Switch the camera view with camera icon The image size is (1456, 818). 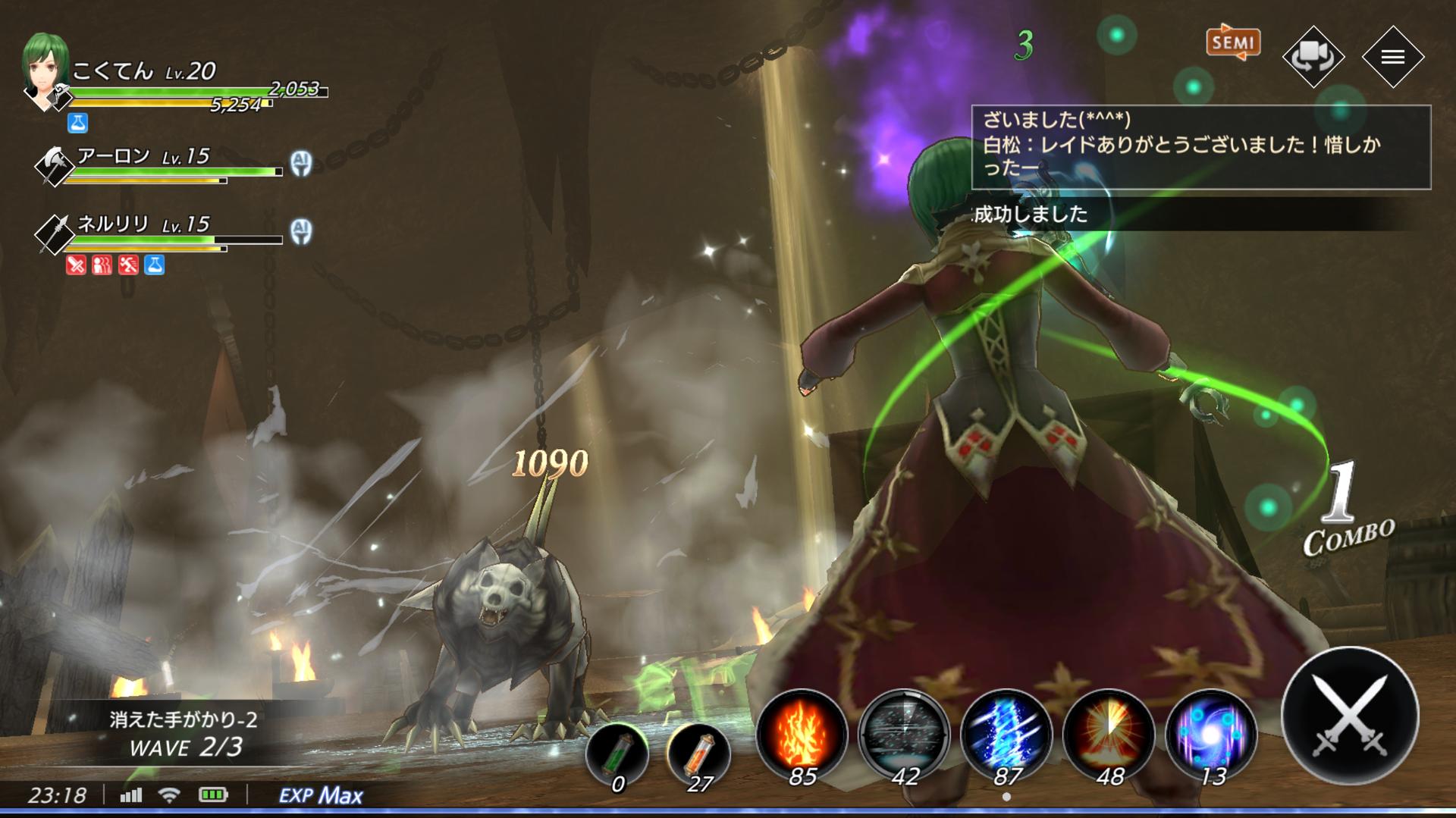(x=1313, y=57)
